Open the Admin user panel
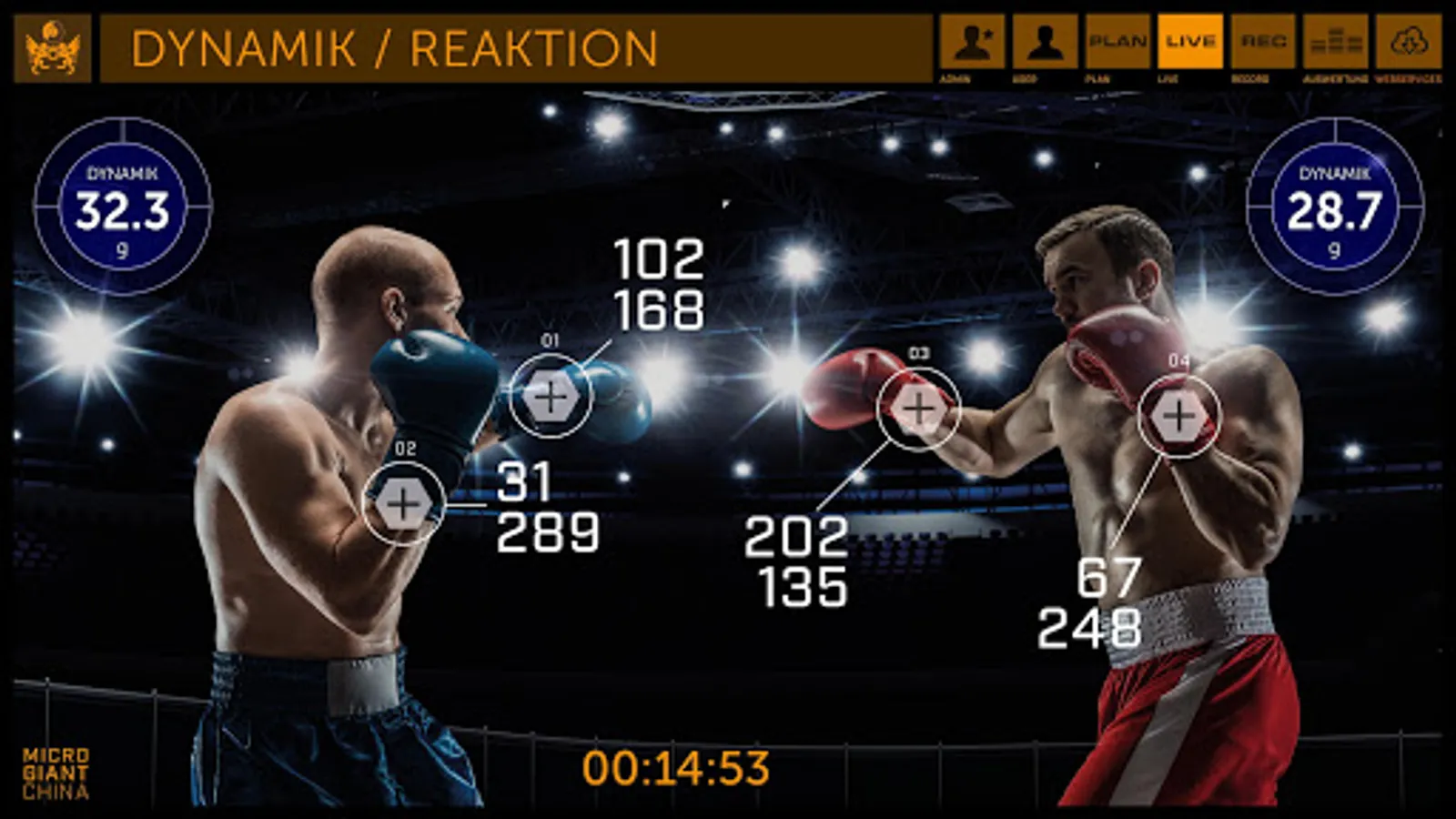 pyautogui.click(x=972, y=42)
